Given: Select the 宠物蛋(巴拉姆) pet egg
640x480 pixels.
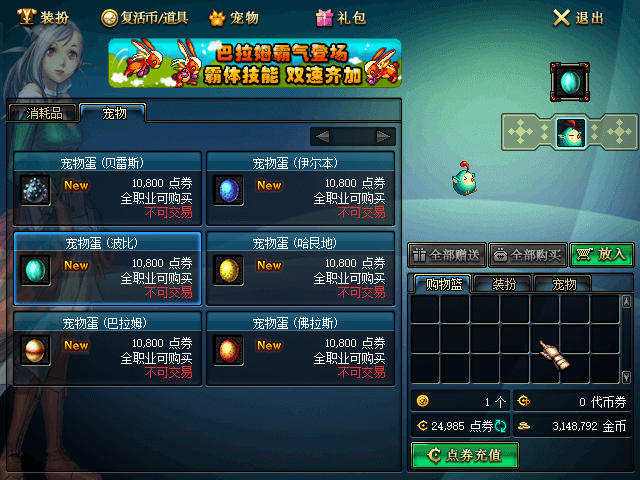Looking at the screenshot, I should [x=106, y=347].
